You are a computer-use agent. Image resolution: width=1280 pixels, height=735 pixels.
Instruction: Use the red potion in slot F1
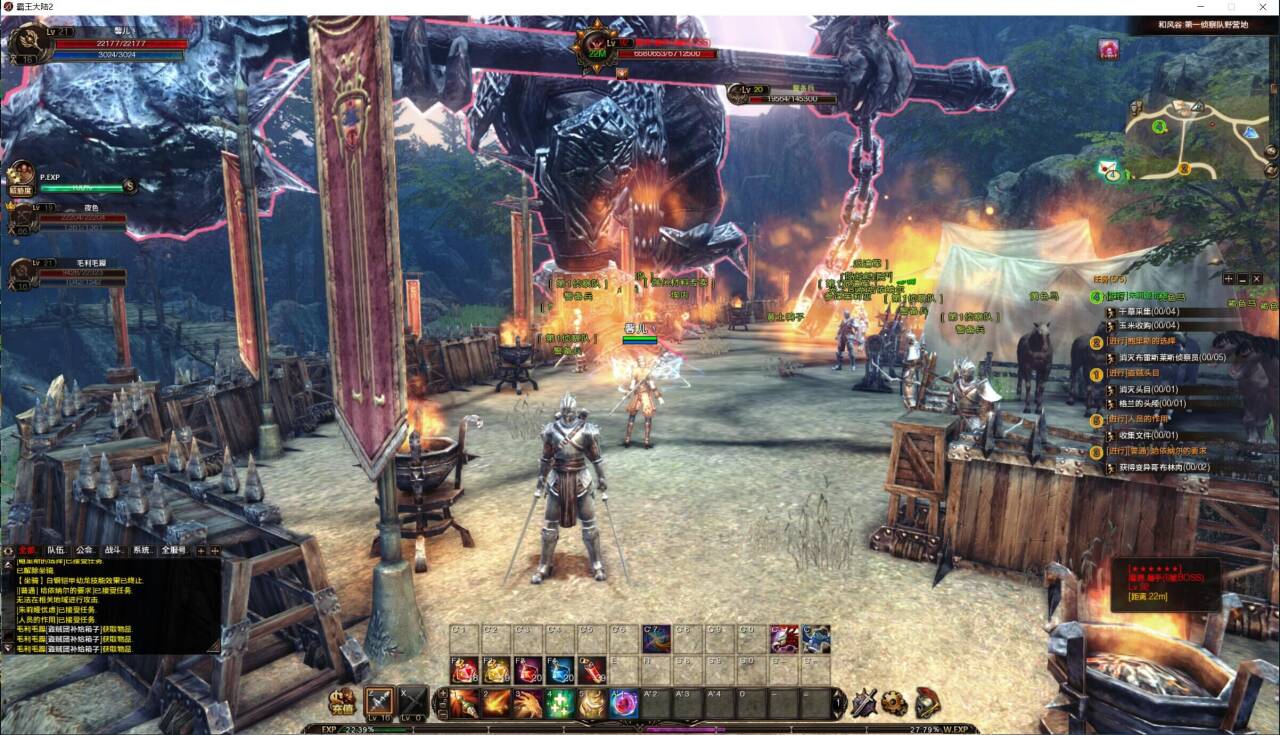(x=464, y=671)
